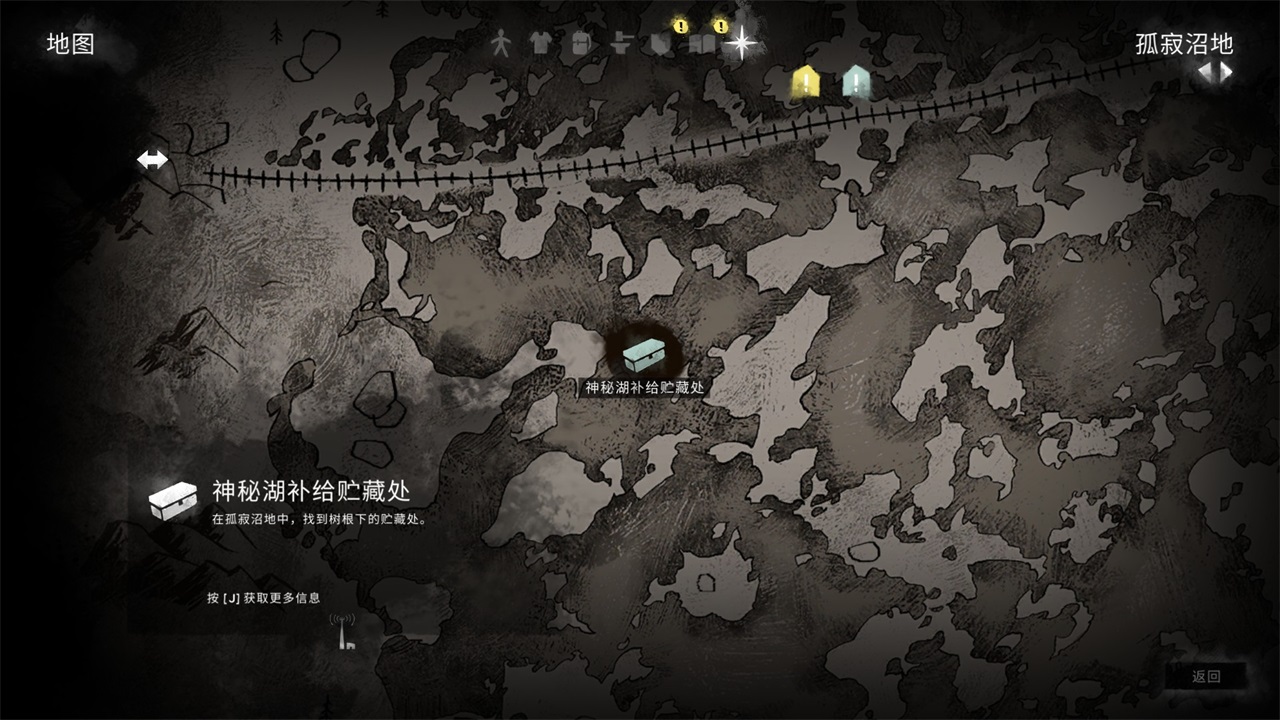Image resolution: width=1280 pixels, height=720 pixels.
Task: Select the 神秘湖补给贮藏处 chest marker
Action: pyautogui.click(x=644, y=354)
